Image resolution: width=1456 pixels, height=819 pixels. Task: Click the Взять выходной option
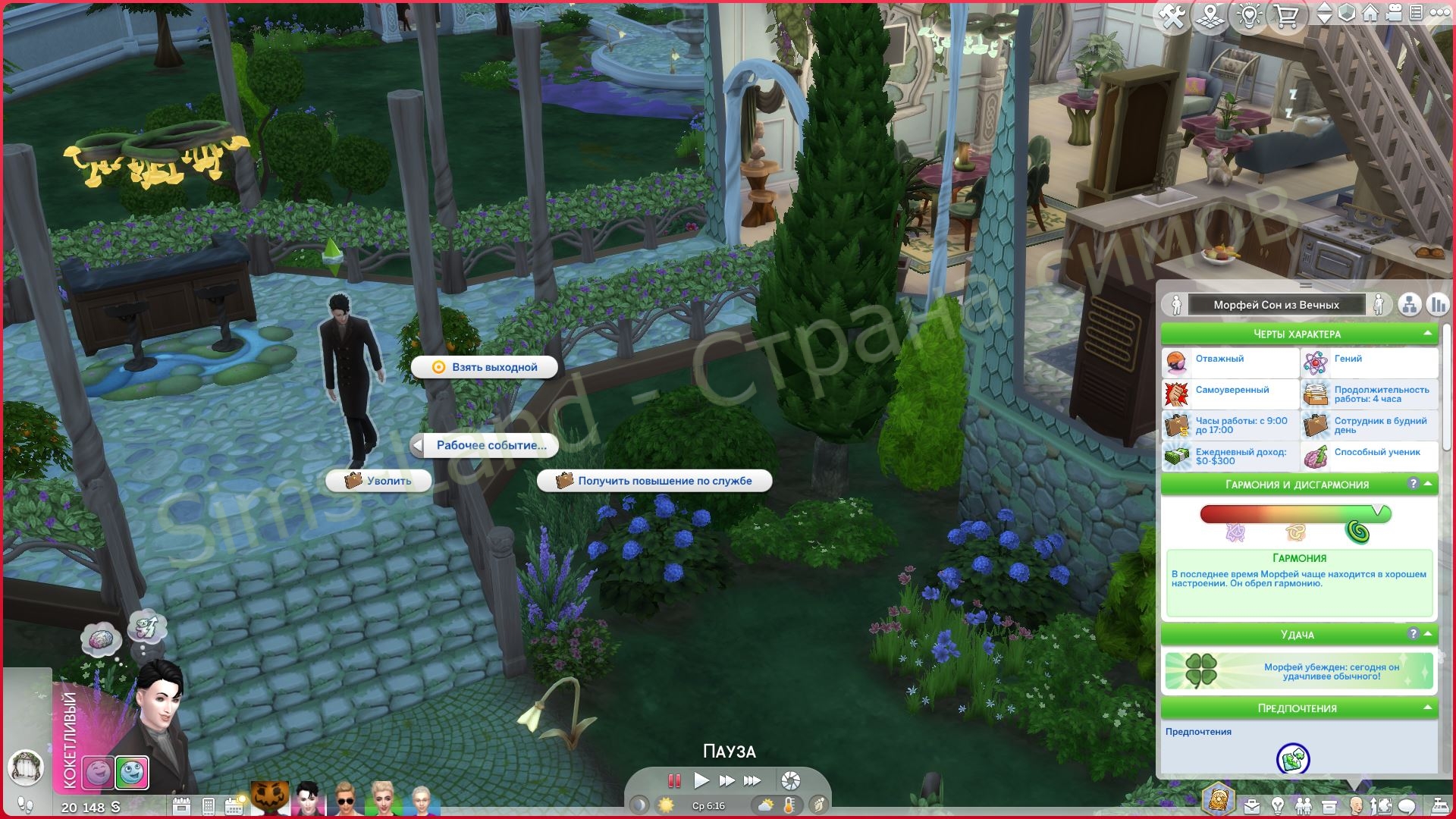(x=484, y=367)
